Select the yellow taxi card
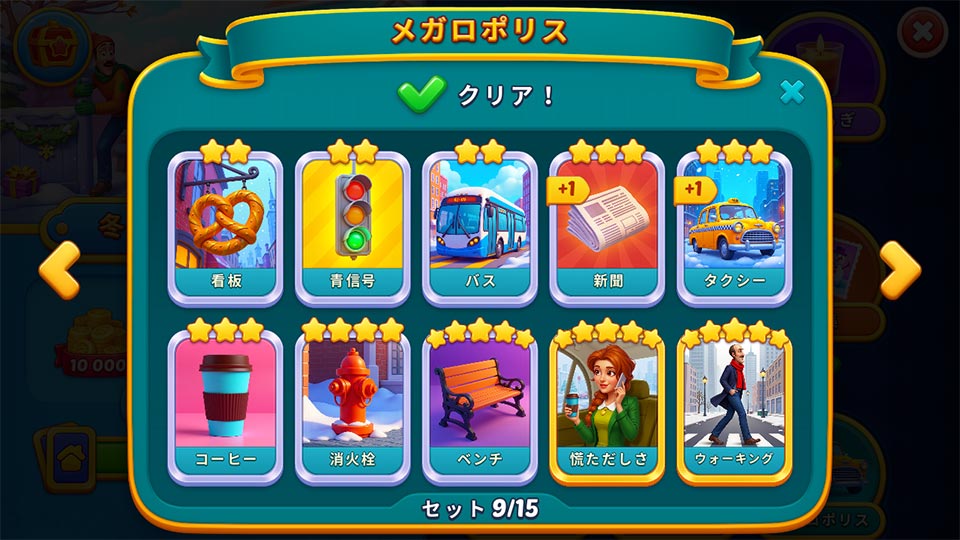This screenshot has height=540, width=960. (x=735, y=226)
